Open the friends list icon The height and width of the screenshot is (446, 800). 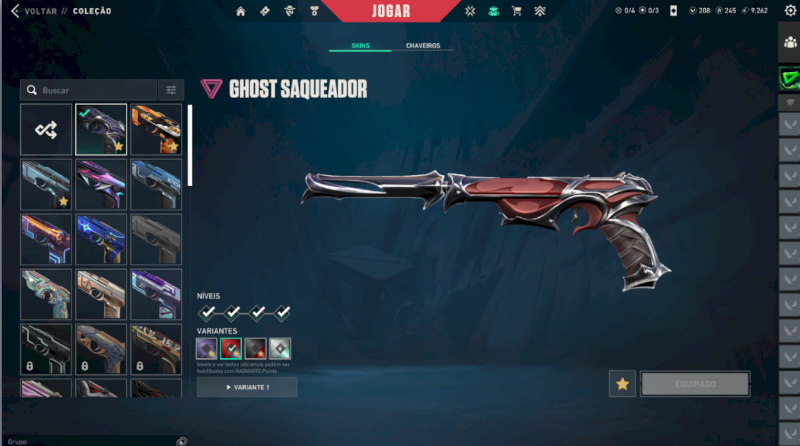tap(790, 42)
